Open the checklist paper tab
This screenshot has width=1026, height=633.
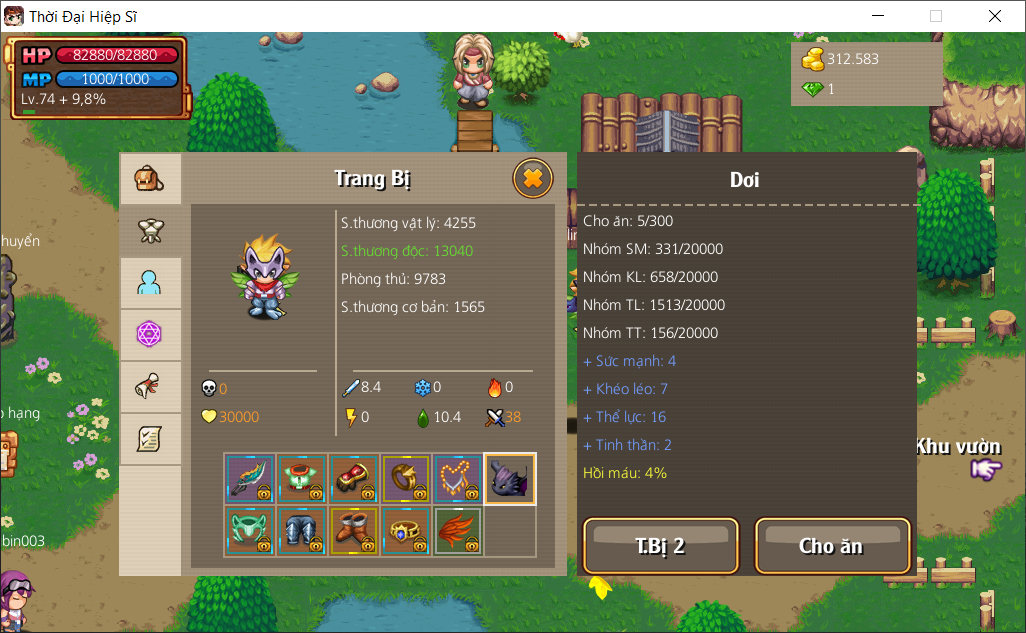coord(150,439)
